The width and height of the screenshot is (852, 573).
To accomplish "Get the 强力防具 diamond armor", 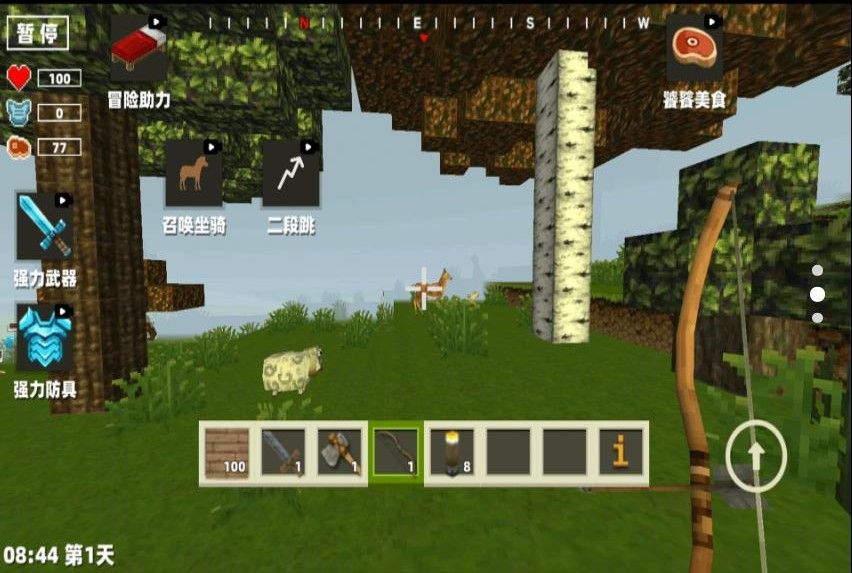I will click(45, 338).
